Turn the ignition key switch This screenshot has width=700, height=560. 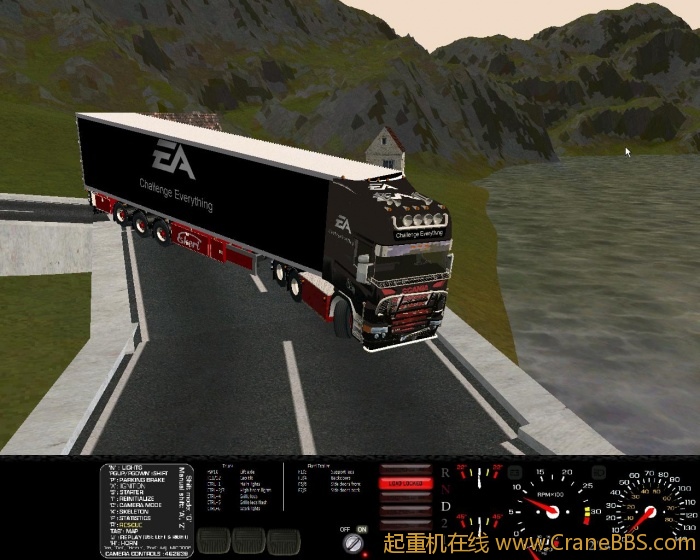352,543
